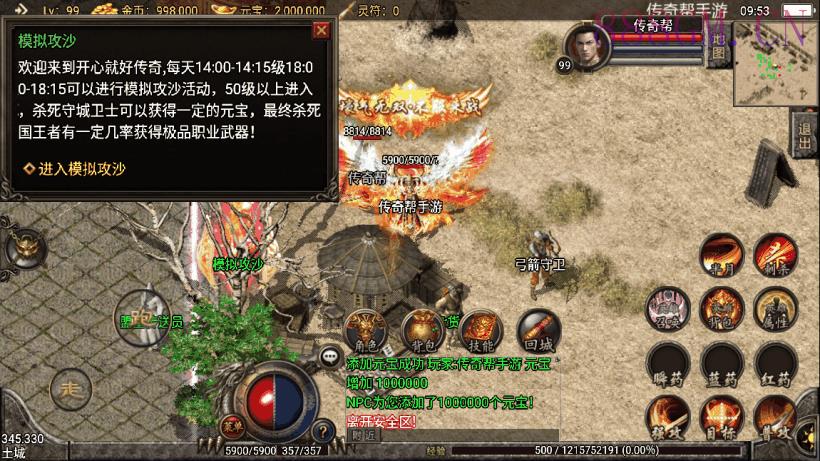Screen dimensions: 820x461
Task: Use the 瞬药 instant potion slot
Action: pos(667,363)
